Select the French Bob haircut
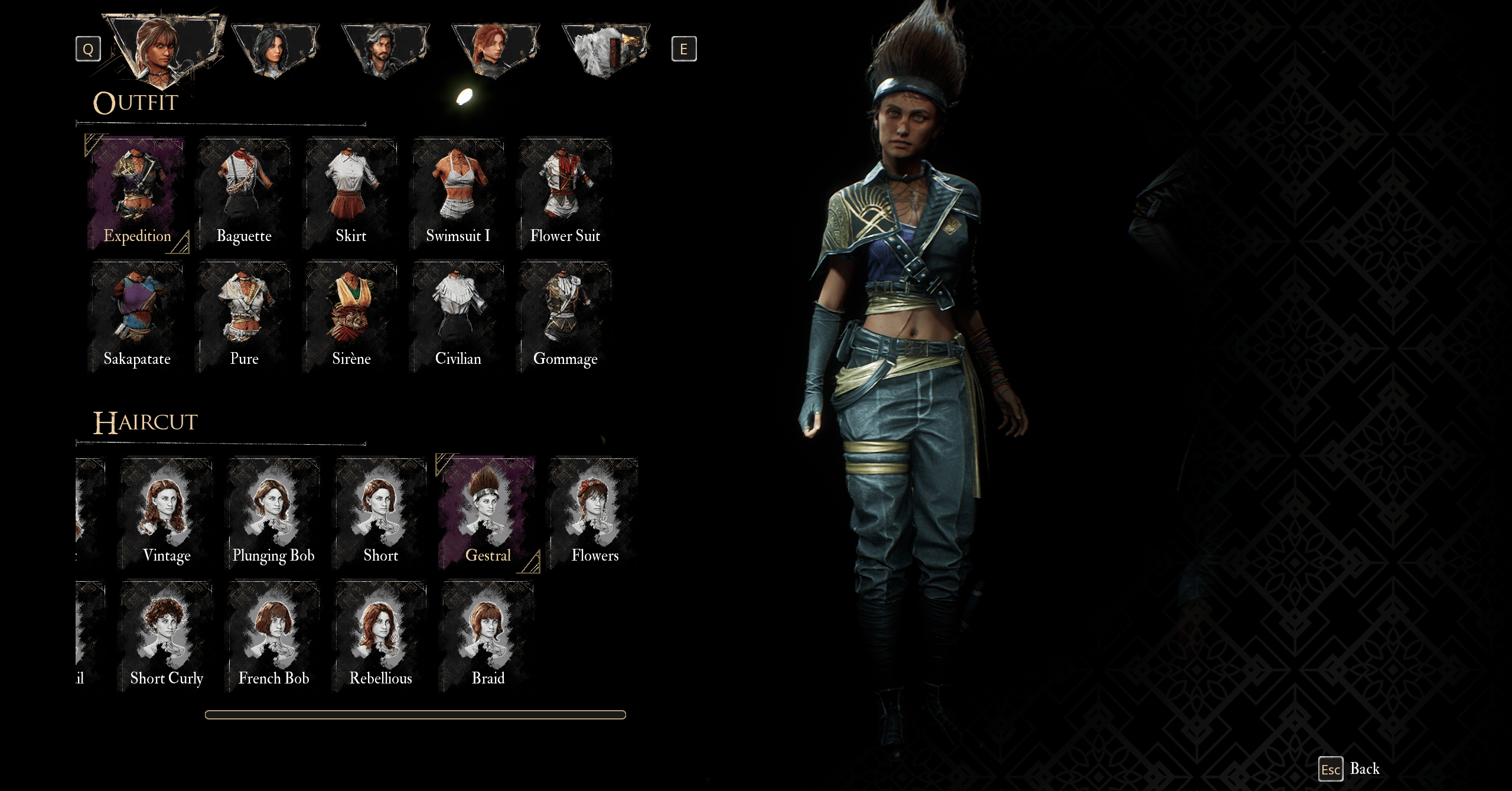The image size is (1512, 791). (x=273, y=636)
